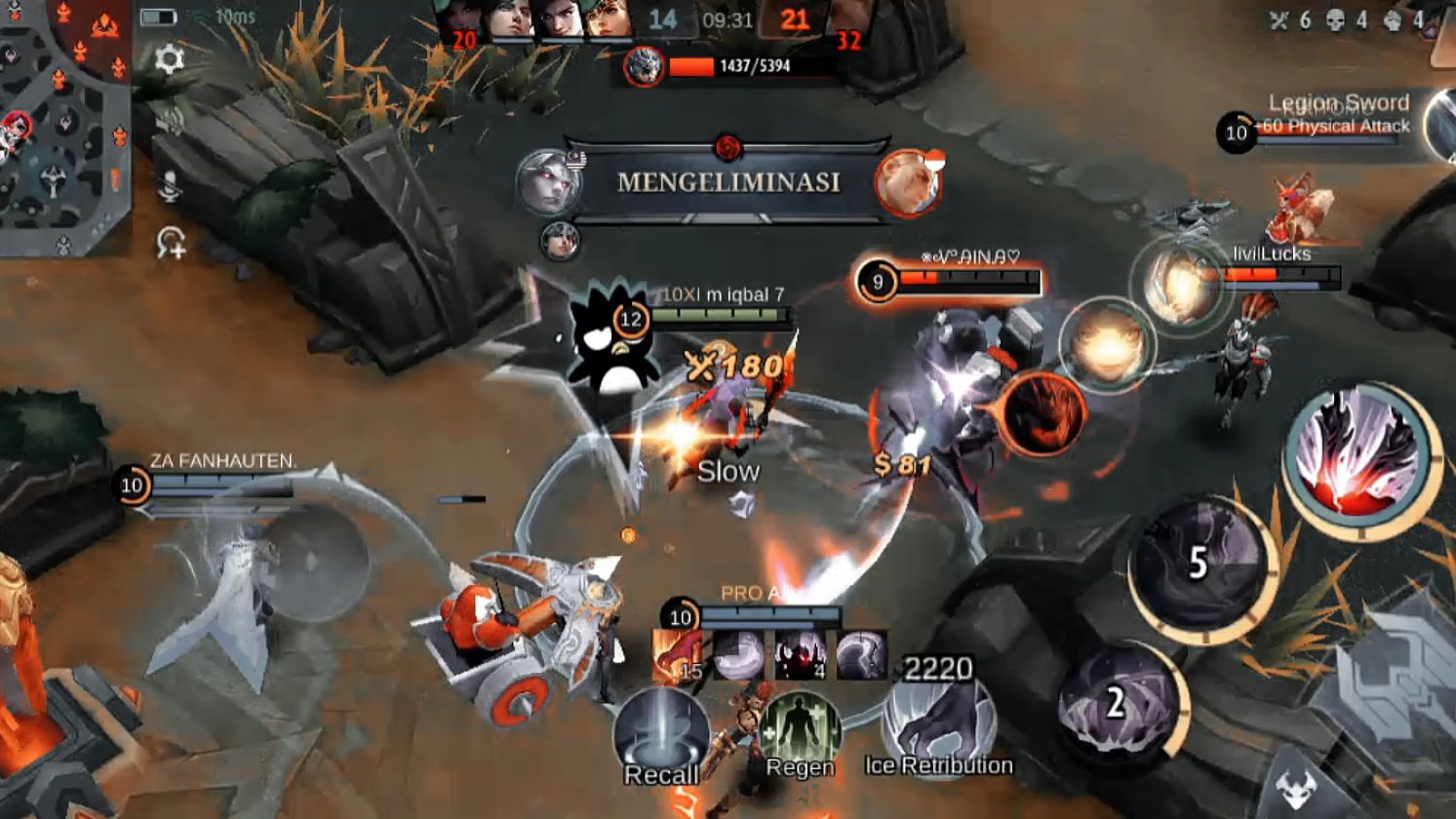
Task: Open the settings gear
Action: tap(170, 59)
